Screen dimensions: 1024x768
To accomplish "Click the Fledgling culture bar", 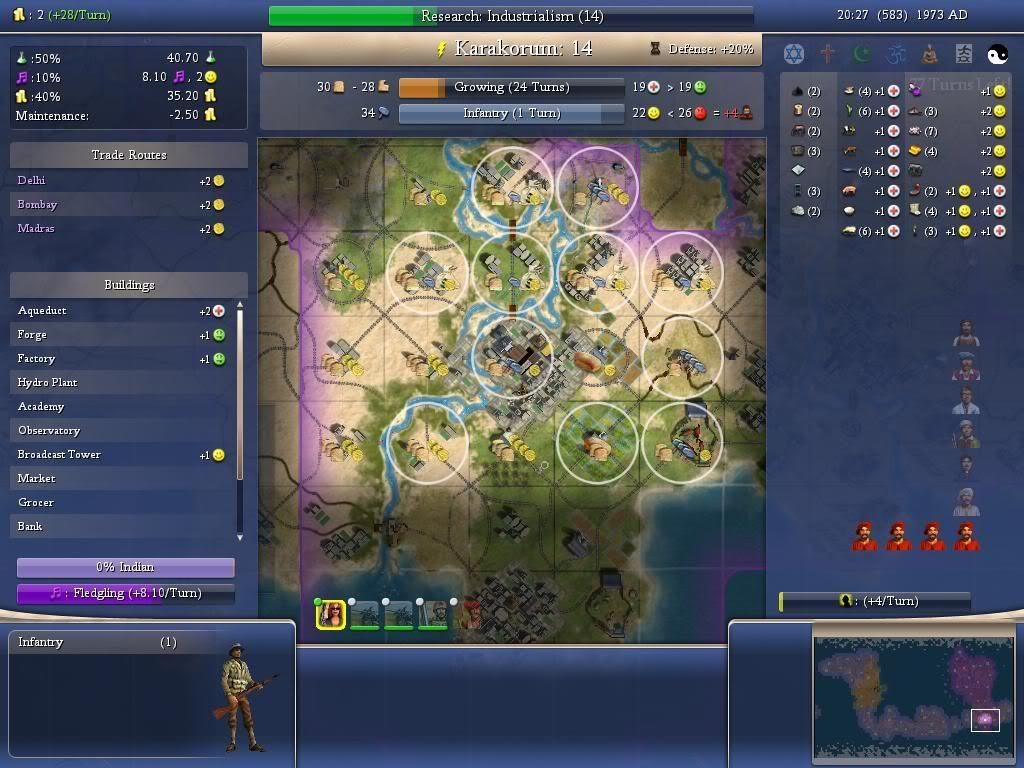I will click(x=126, y=593).
